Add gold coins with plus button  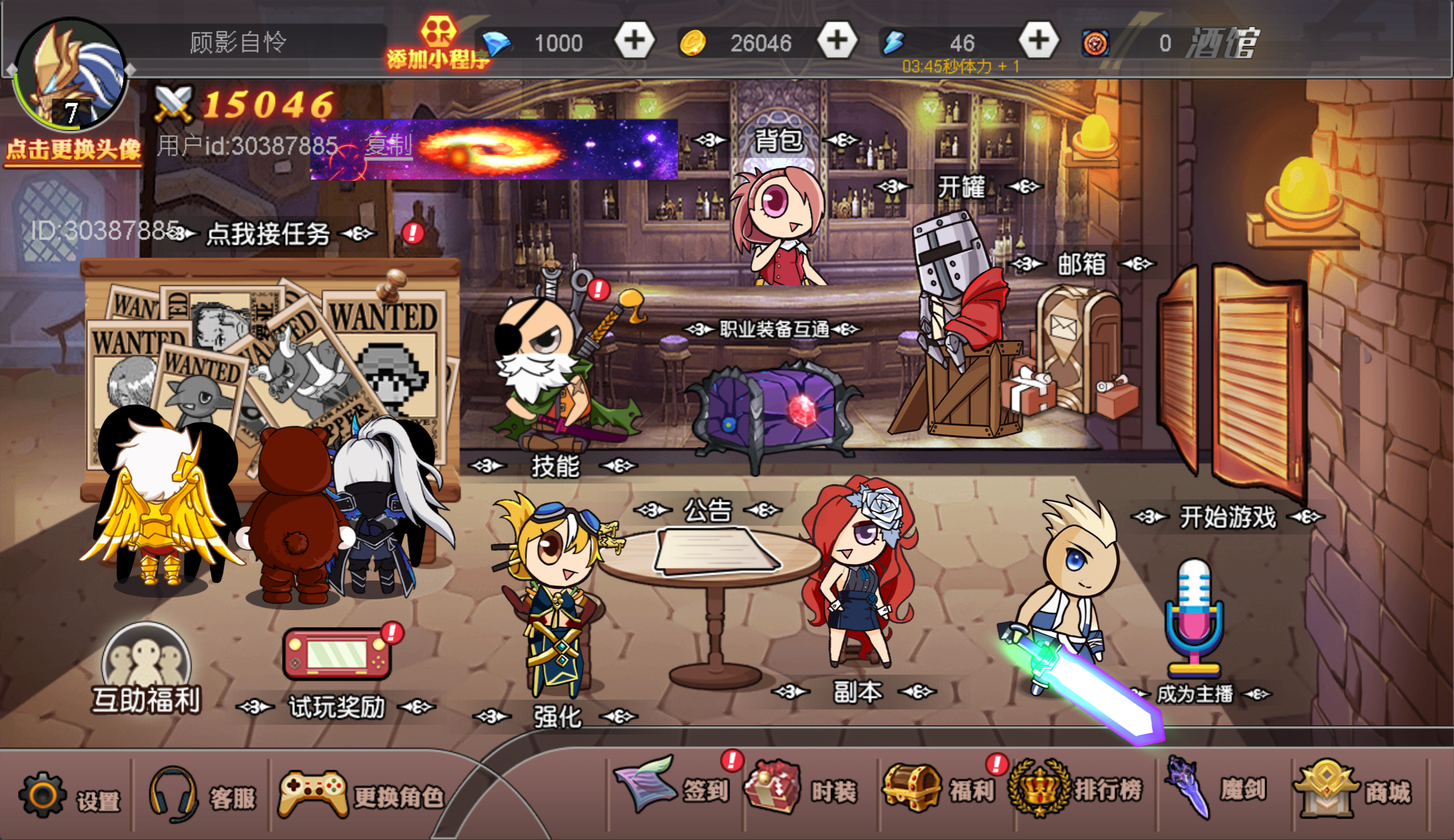tap(837, 40)
